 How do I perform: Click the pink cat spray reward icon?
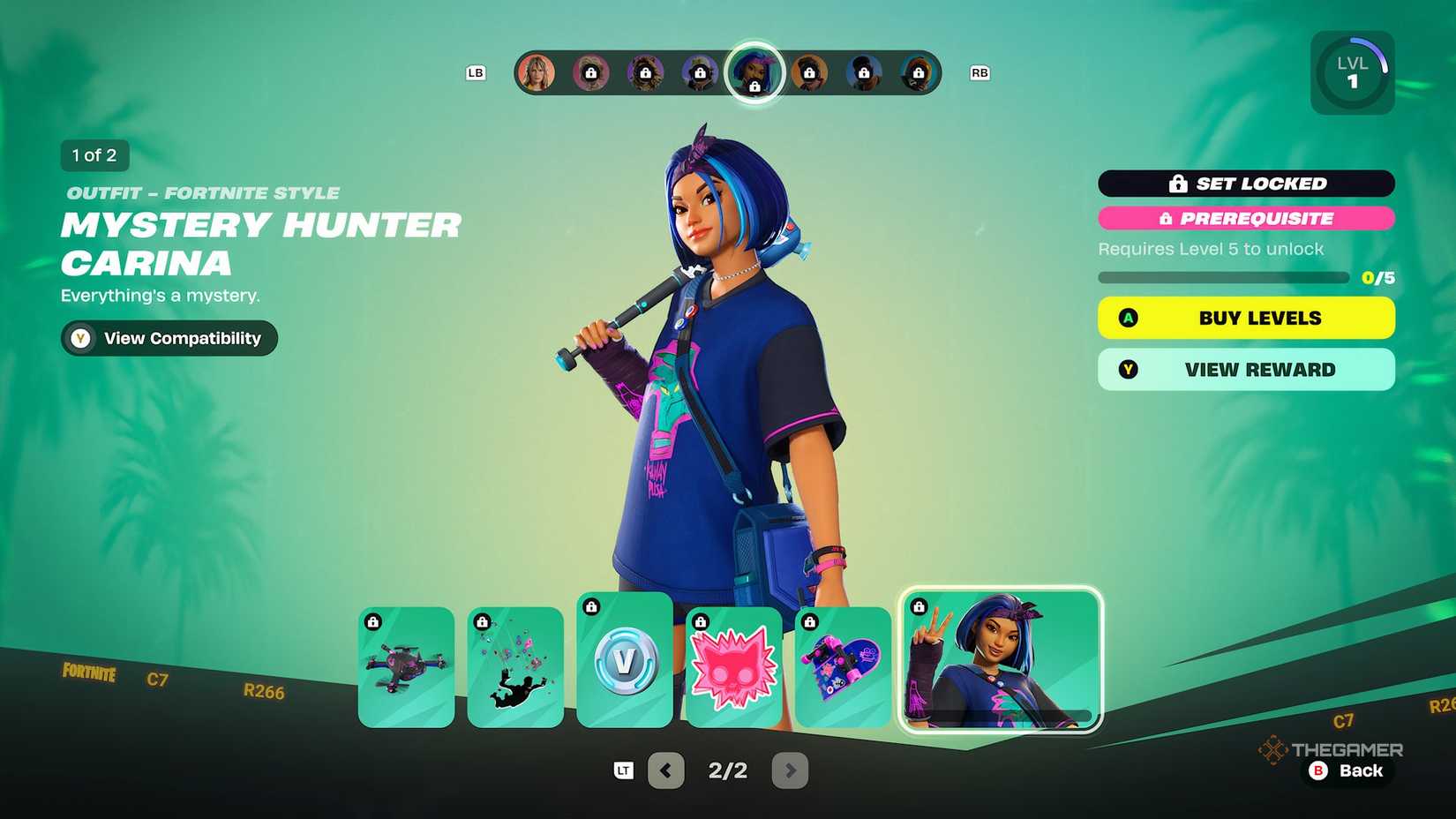coord(733,666)
